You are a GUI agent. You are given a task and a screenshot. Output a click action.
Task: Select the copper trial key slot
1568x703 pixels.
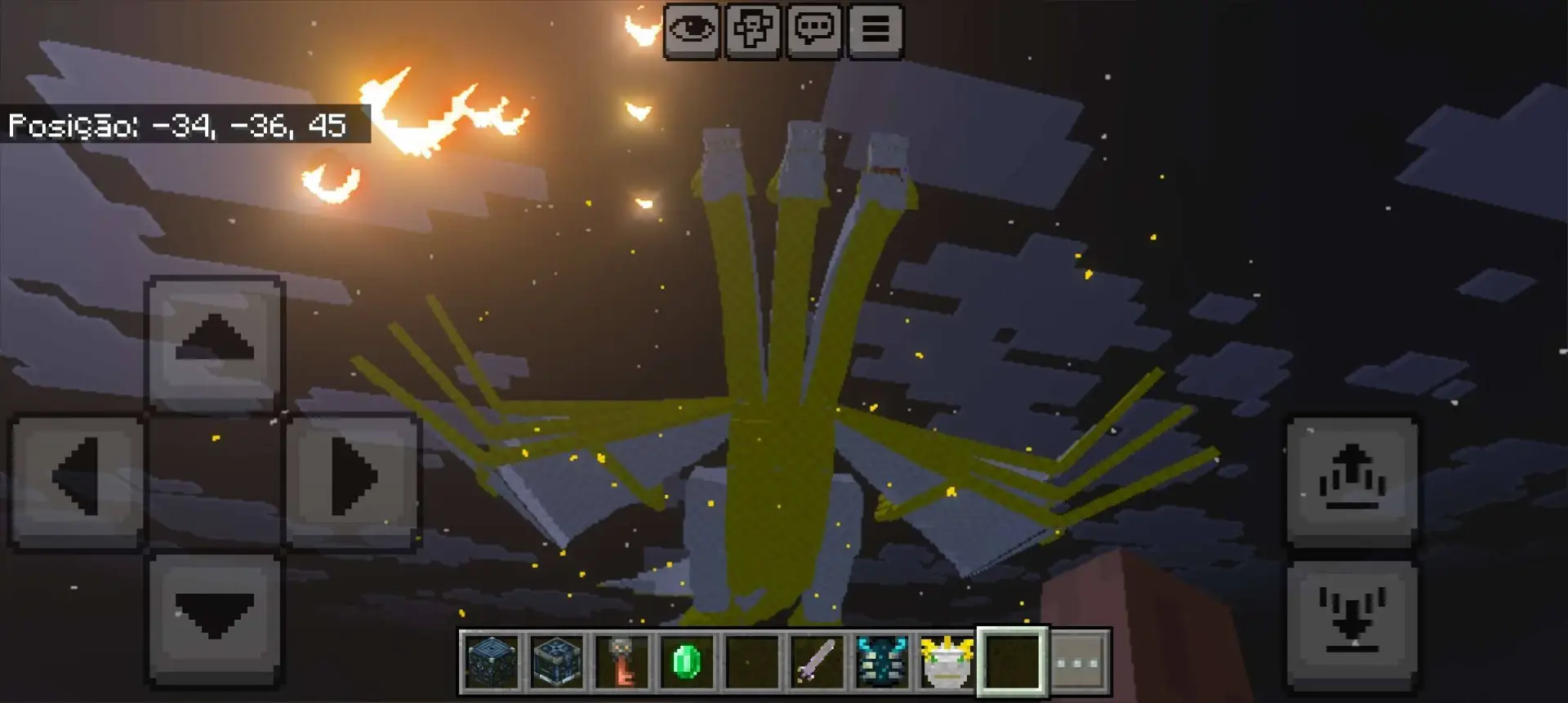(x=621, y=662)
